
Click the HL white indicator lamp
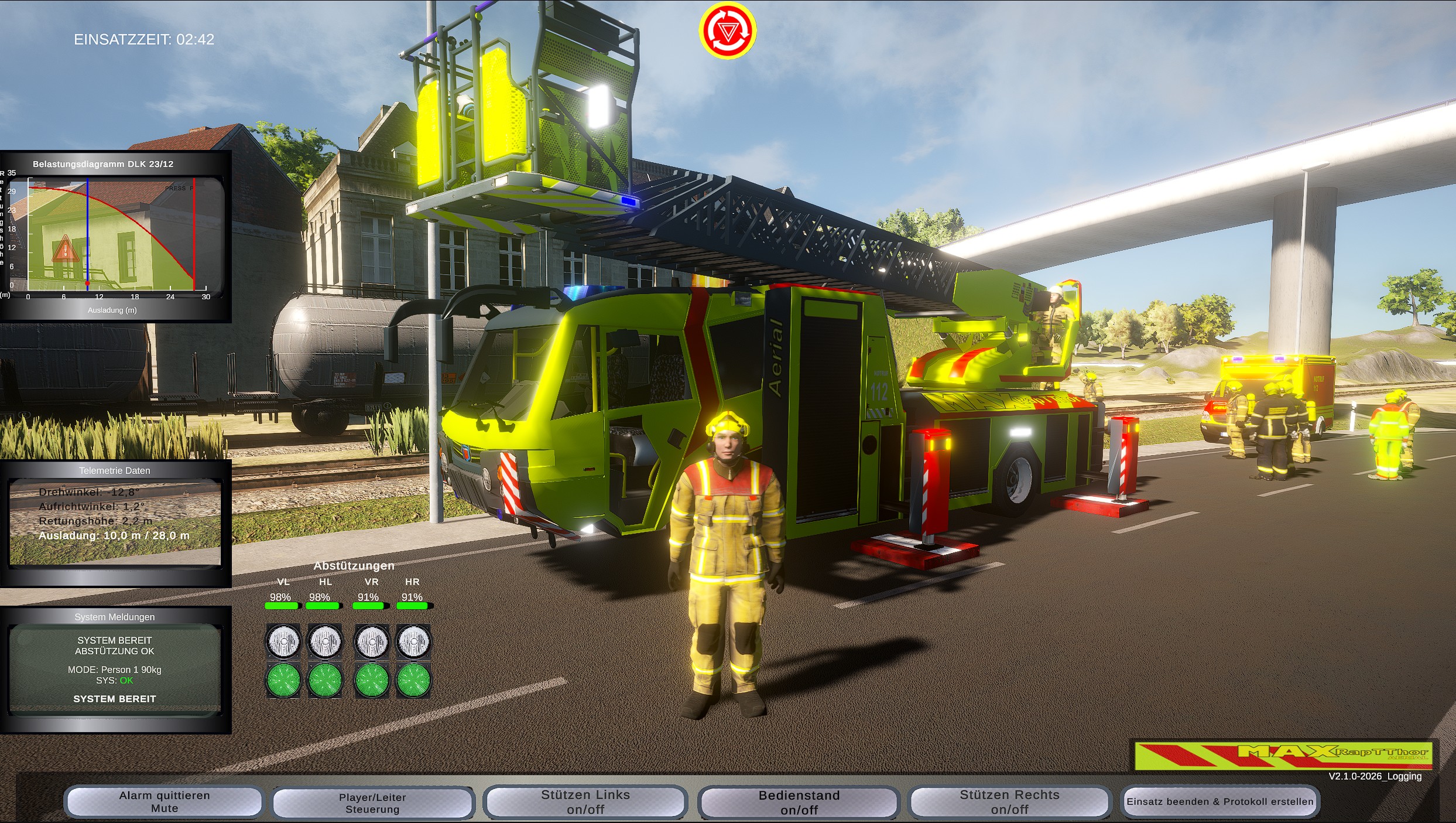tap(326, 641)
